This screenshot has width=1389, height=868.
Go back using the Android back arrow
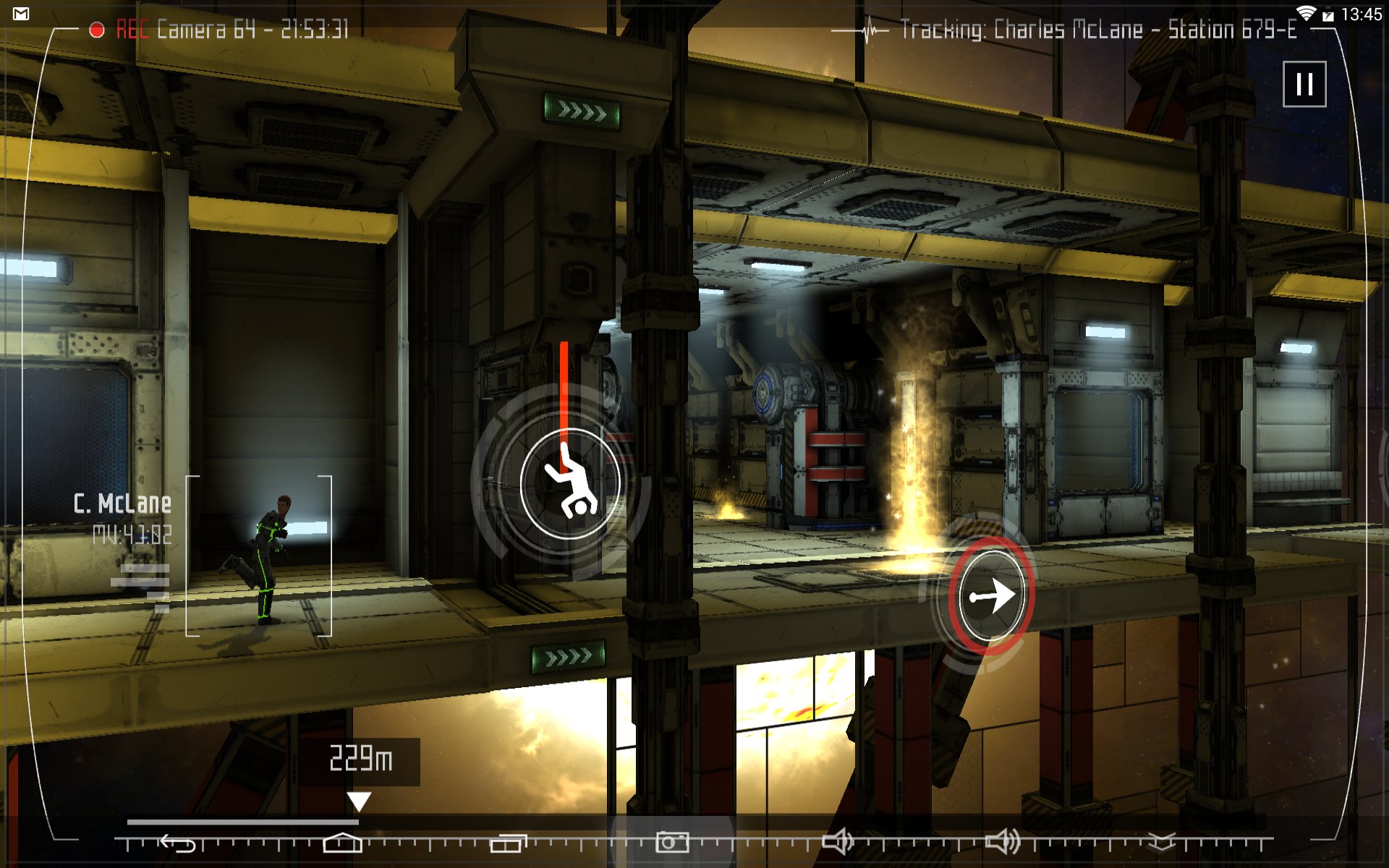[178, 843]
